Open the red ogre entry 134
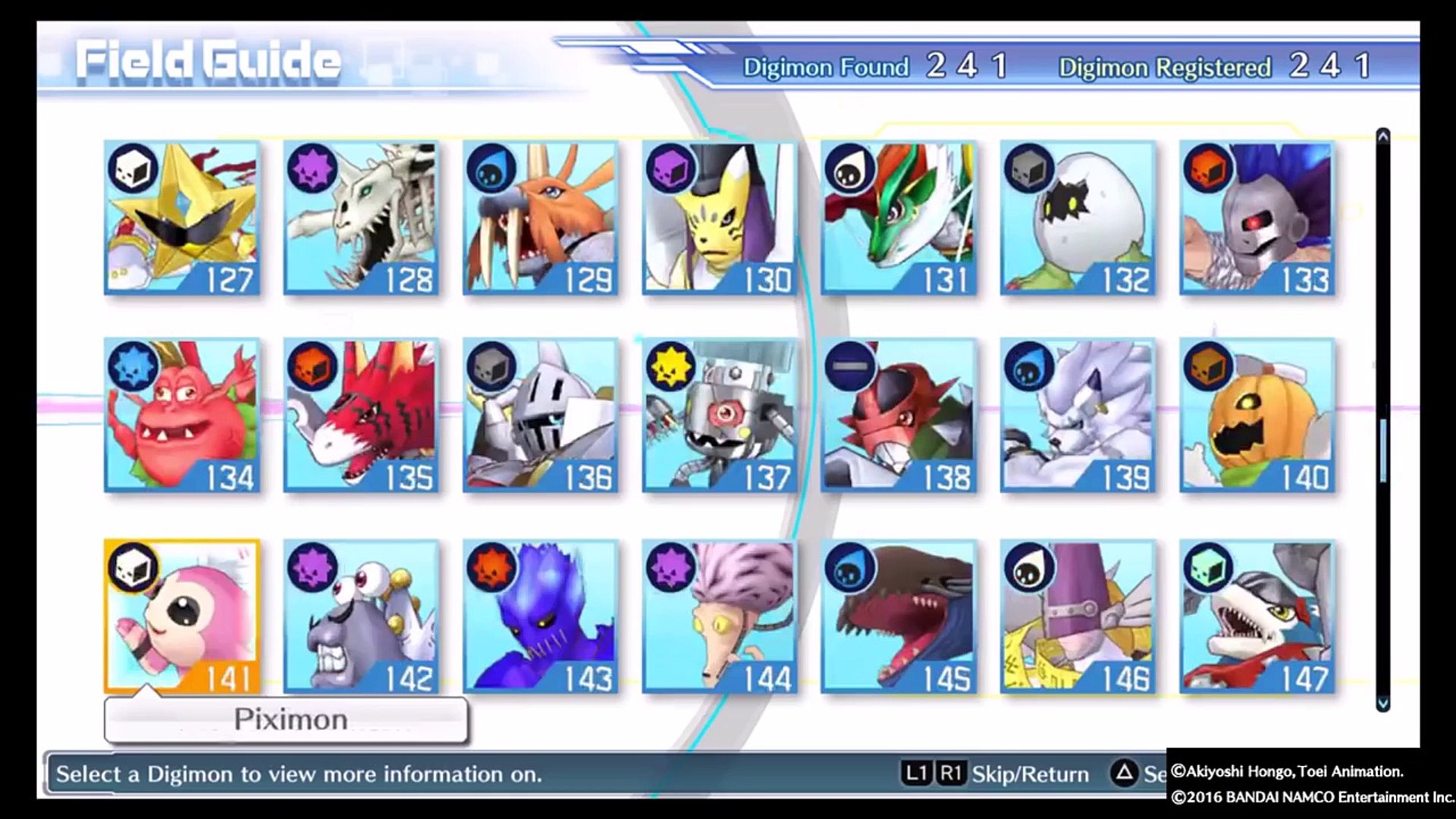This screenshot has width=1456, height=819. (x=182, y=415)
